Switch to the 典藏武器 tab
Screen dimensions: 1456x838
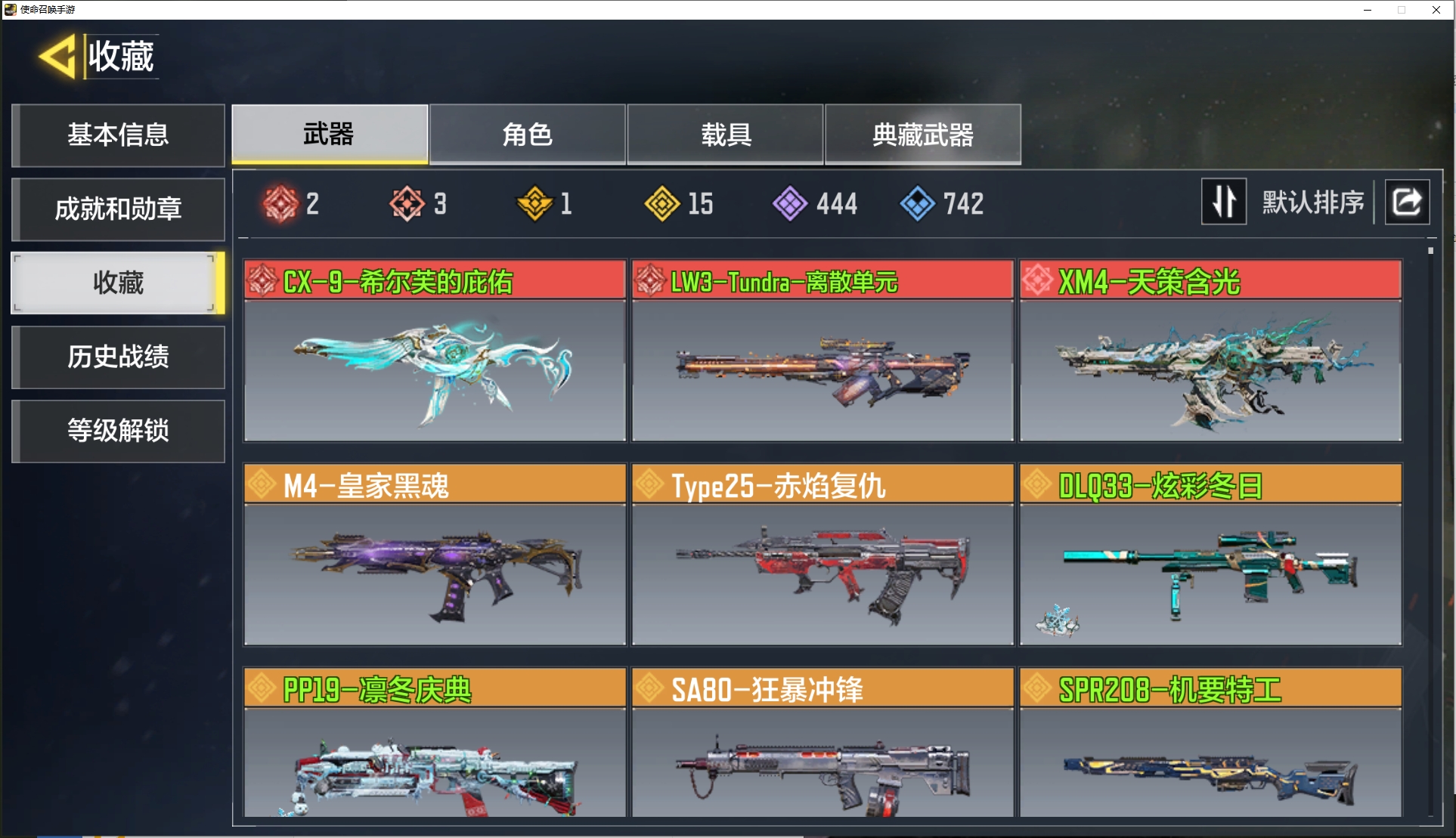[922, 135]
